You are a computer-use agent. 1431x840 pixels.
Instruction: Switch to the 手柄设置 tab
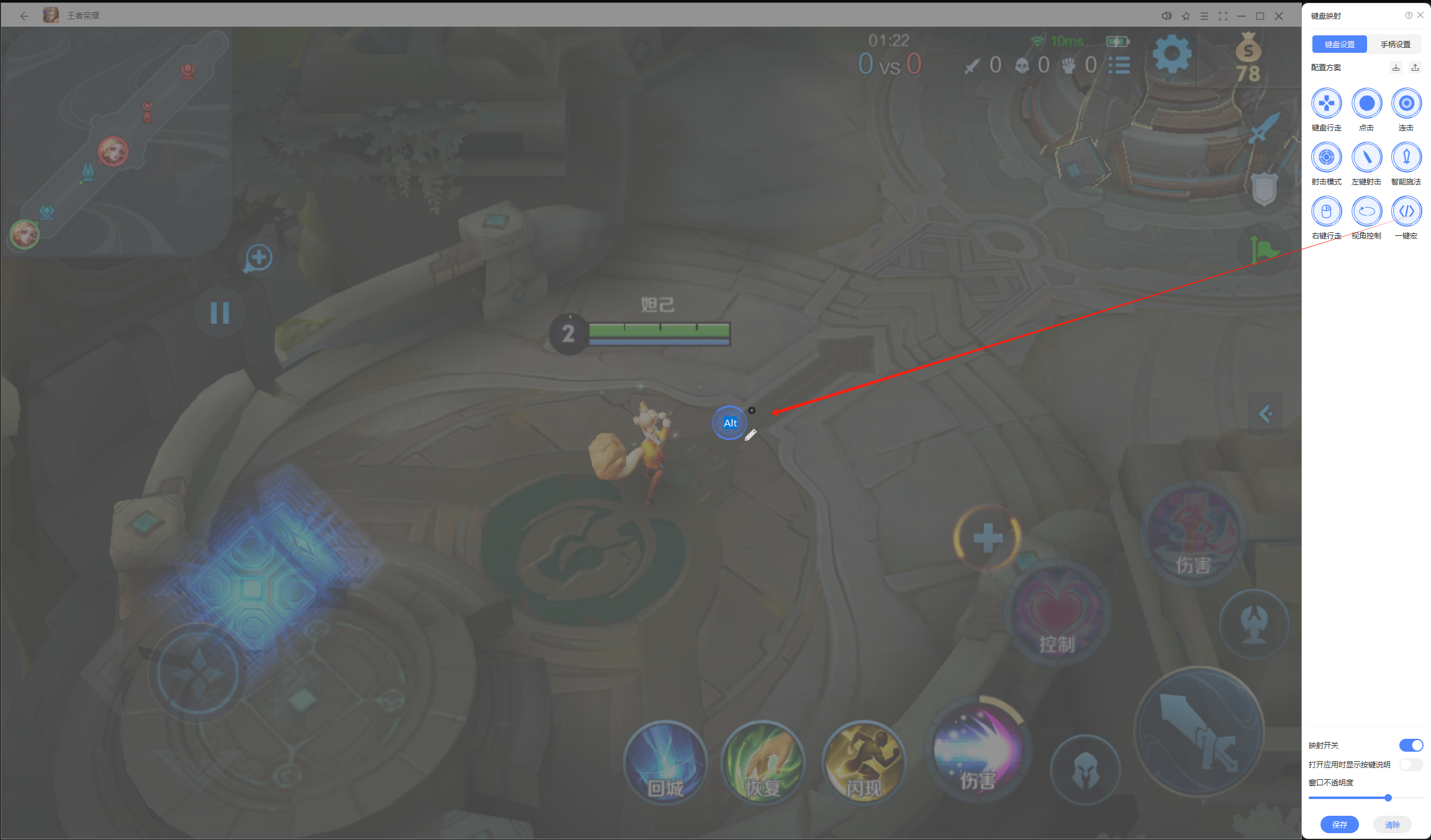pos(1395,44)
